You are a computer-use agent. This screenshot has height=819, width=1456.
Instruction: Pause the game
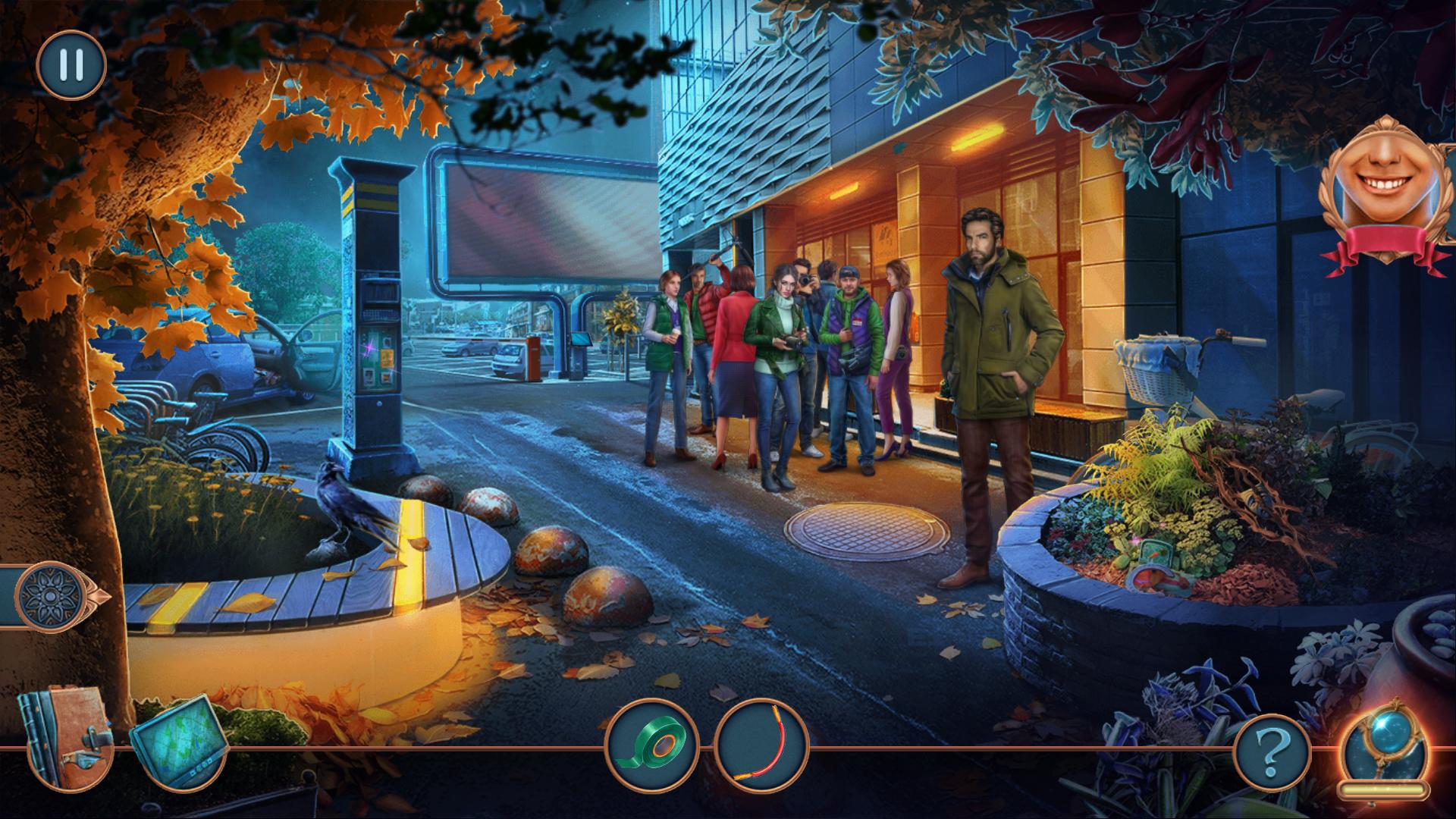click(x=71, y=65)
